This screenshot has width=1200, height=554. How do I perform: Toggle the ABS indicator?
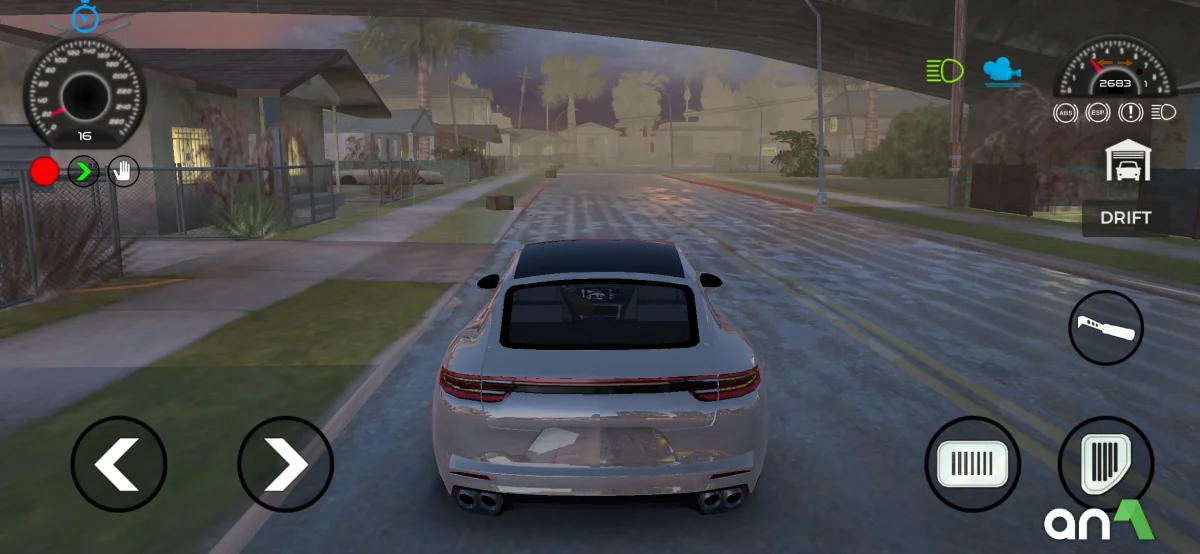point(1066,113)
